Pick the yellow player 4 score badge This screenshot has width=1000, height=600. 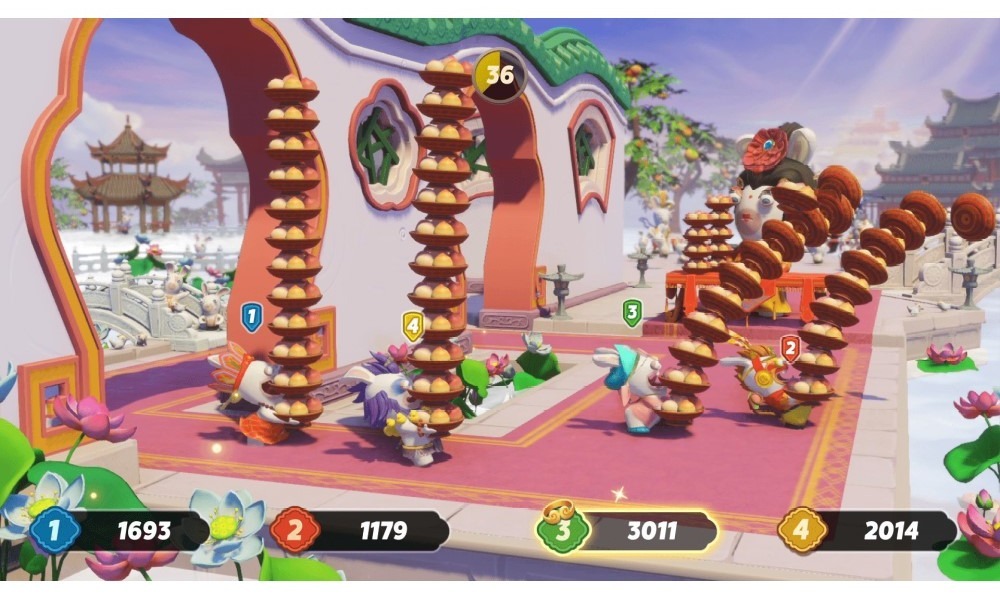(801, 531)
